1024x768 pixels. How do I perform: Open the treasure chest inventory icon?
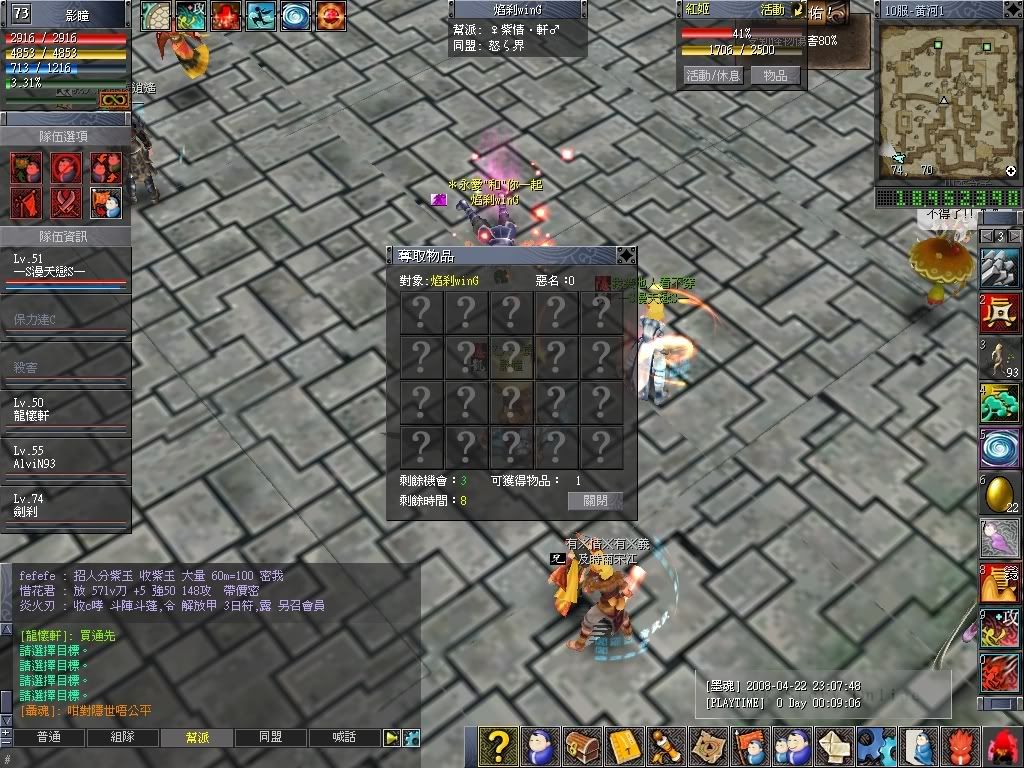(x=581, y=747)
